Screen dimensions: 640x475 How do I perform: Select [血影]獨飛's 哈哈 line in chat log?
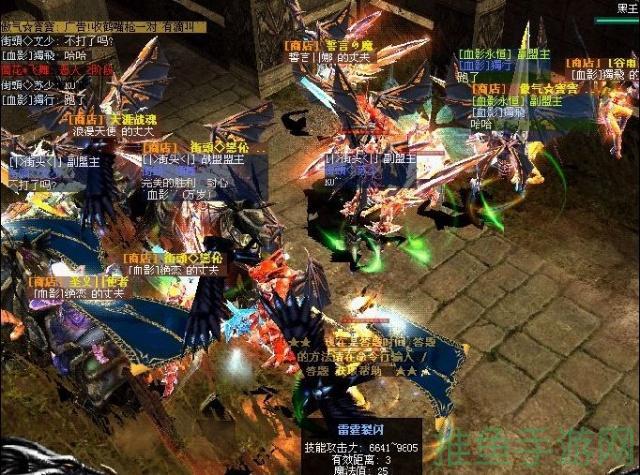tap(45, 58)
